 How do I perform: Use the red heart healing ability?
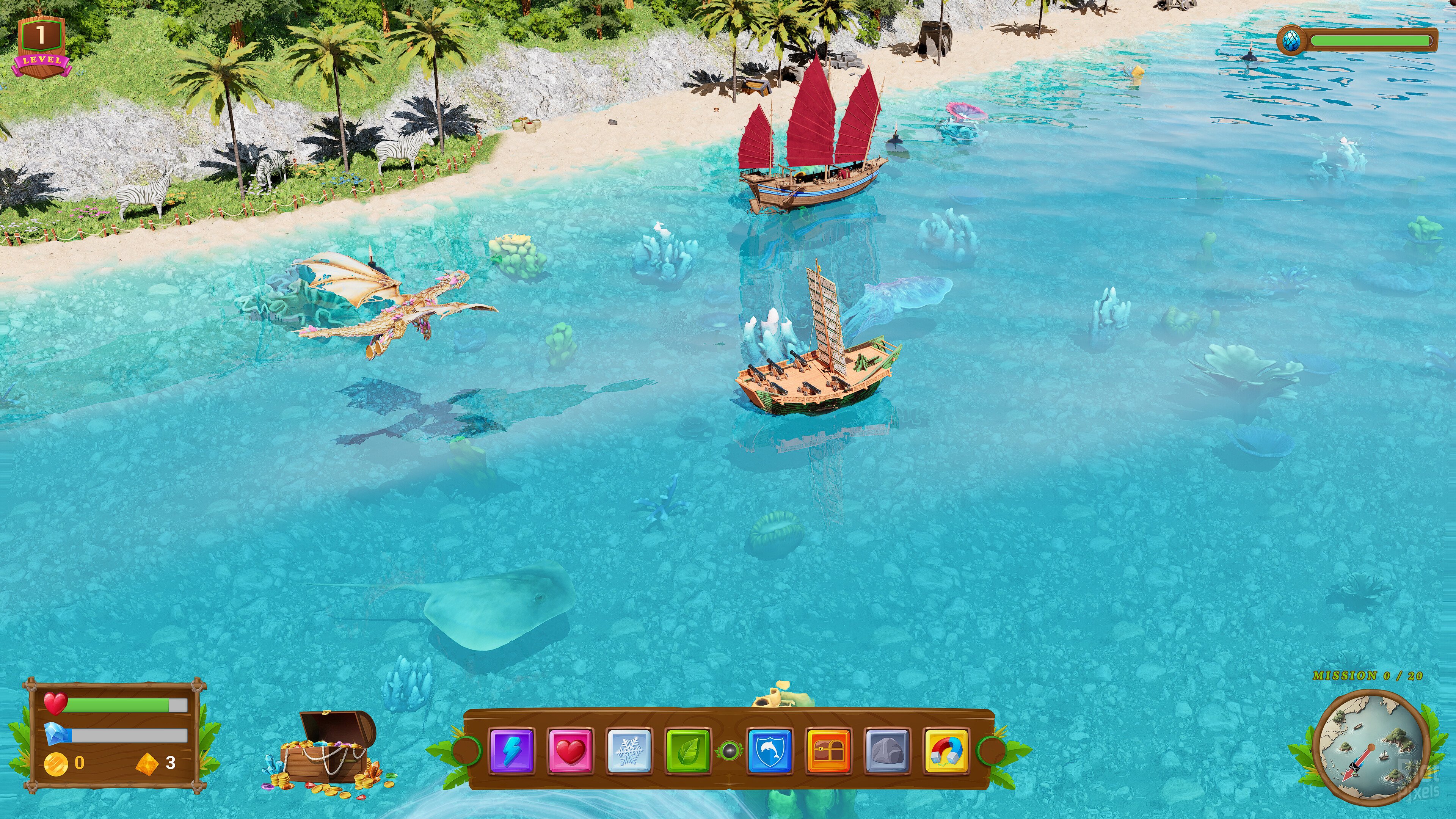(x=570, y=751)
